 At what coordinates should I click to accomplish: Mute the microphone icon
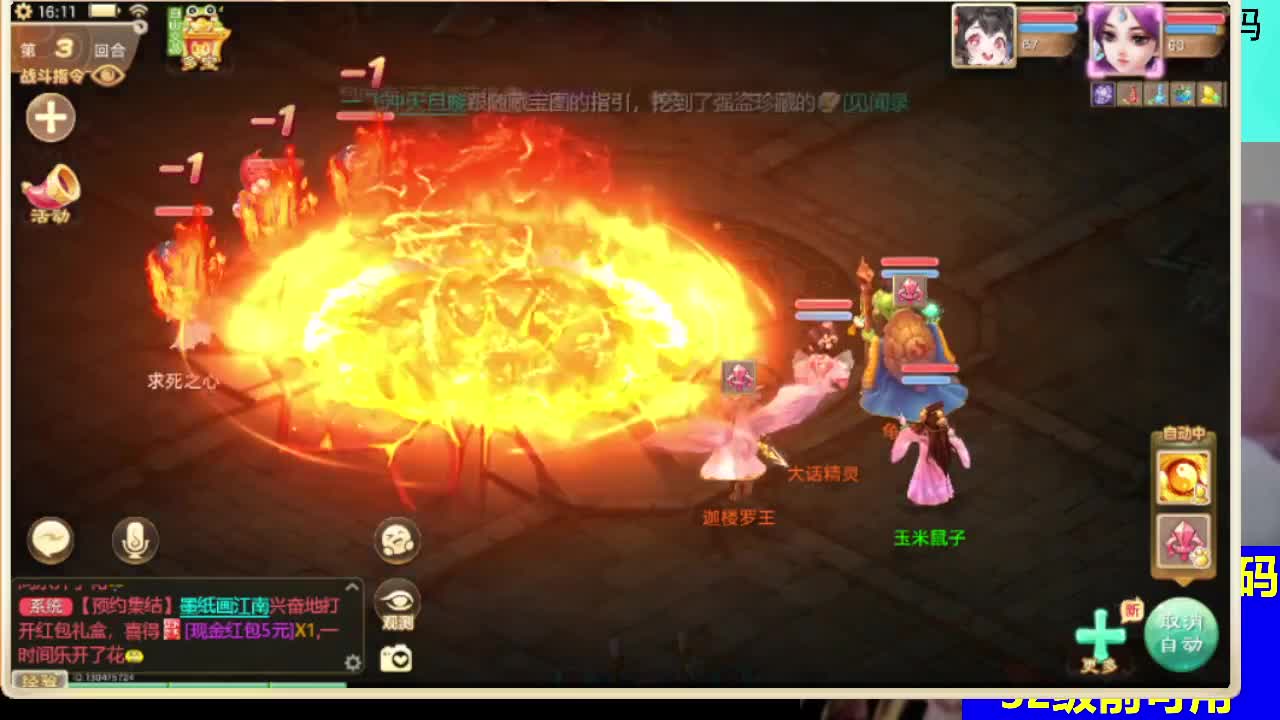tap(133, 540)
